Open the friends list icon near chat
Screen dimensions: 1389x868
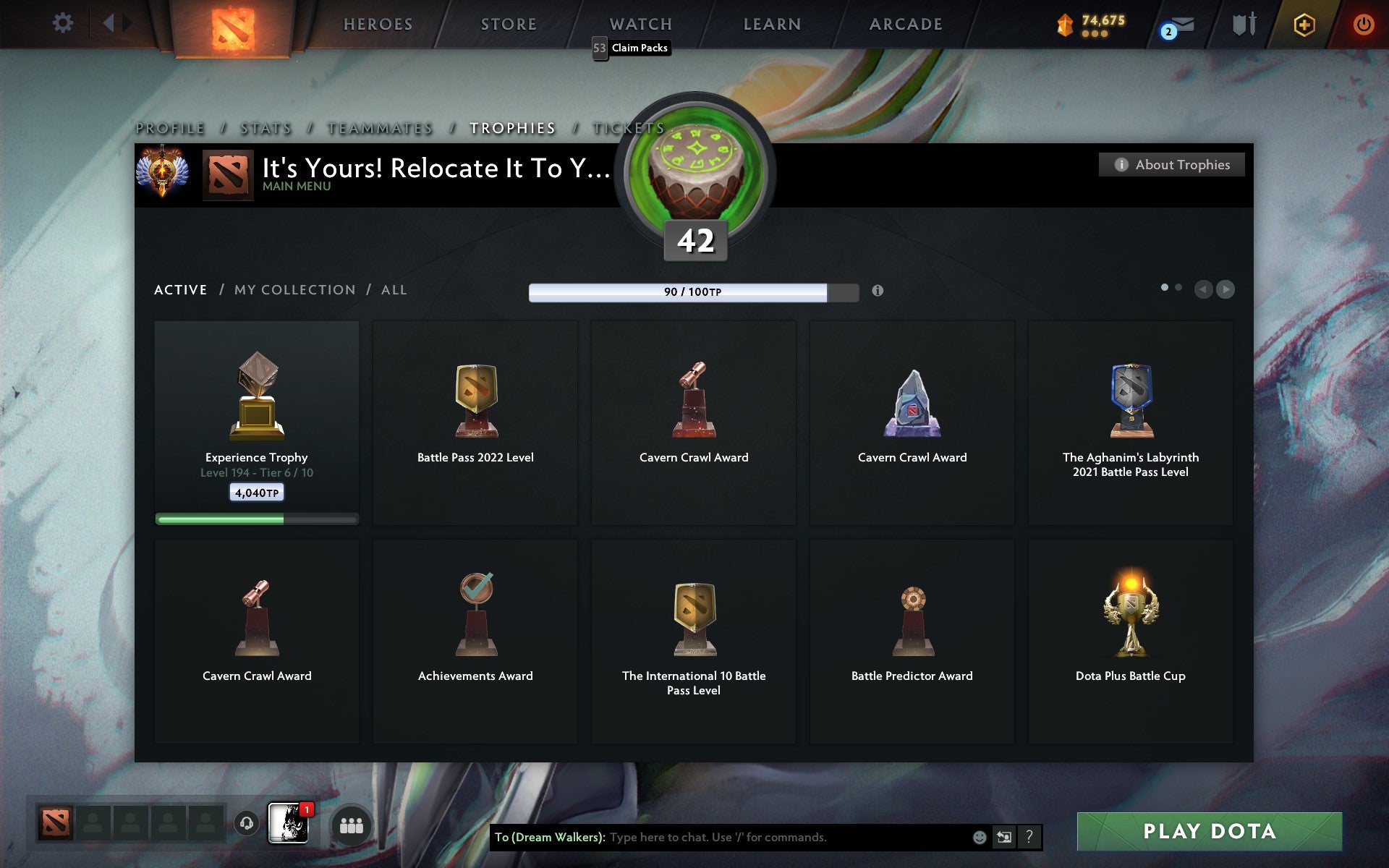351,825
